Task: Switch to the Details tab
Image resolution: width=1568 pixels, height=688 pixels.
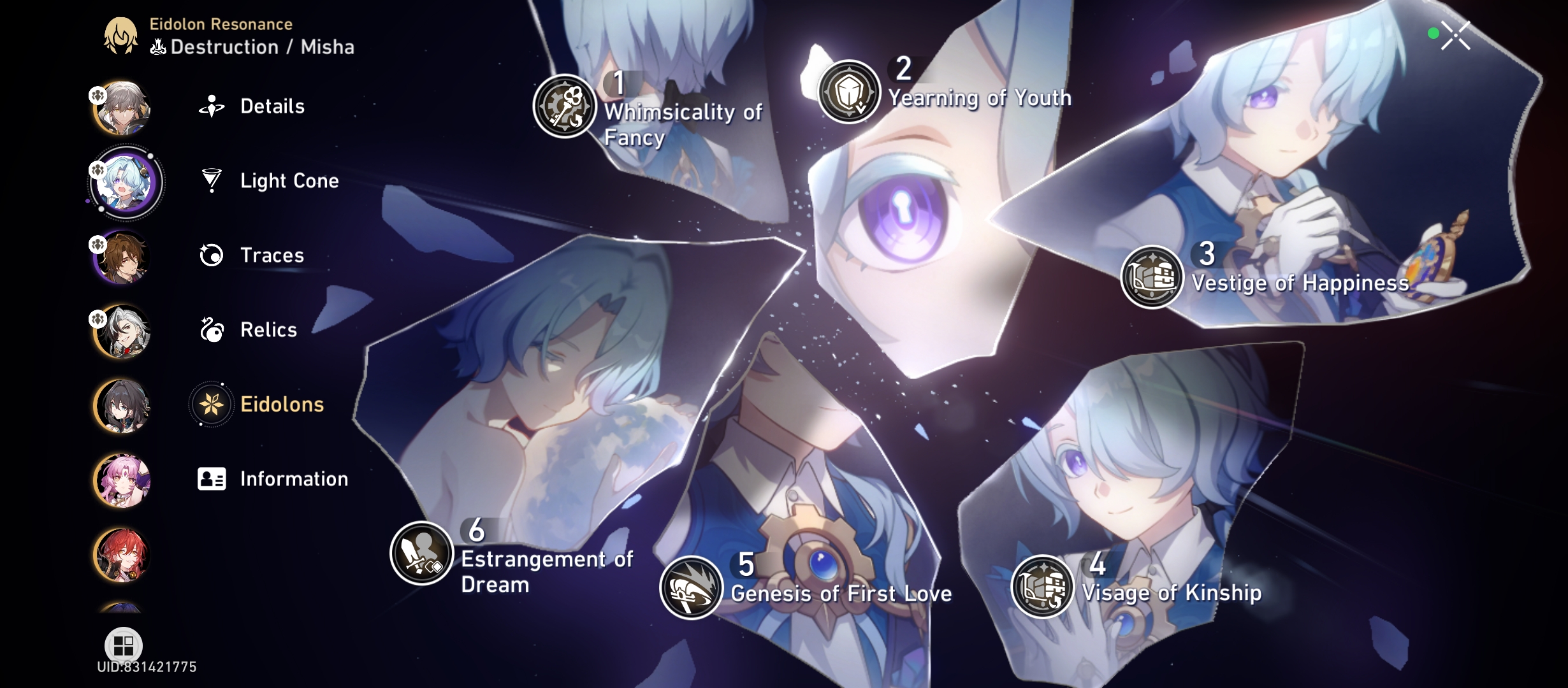Action: (x=210, y=106)
